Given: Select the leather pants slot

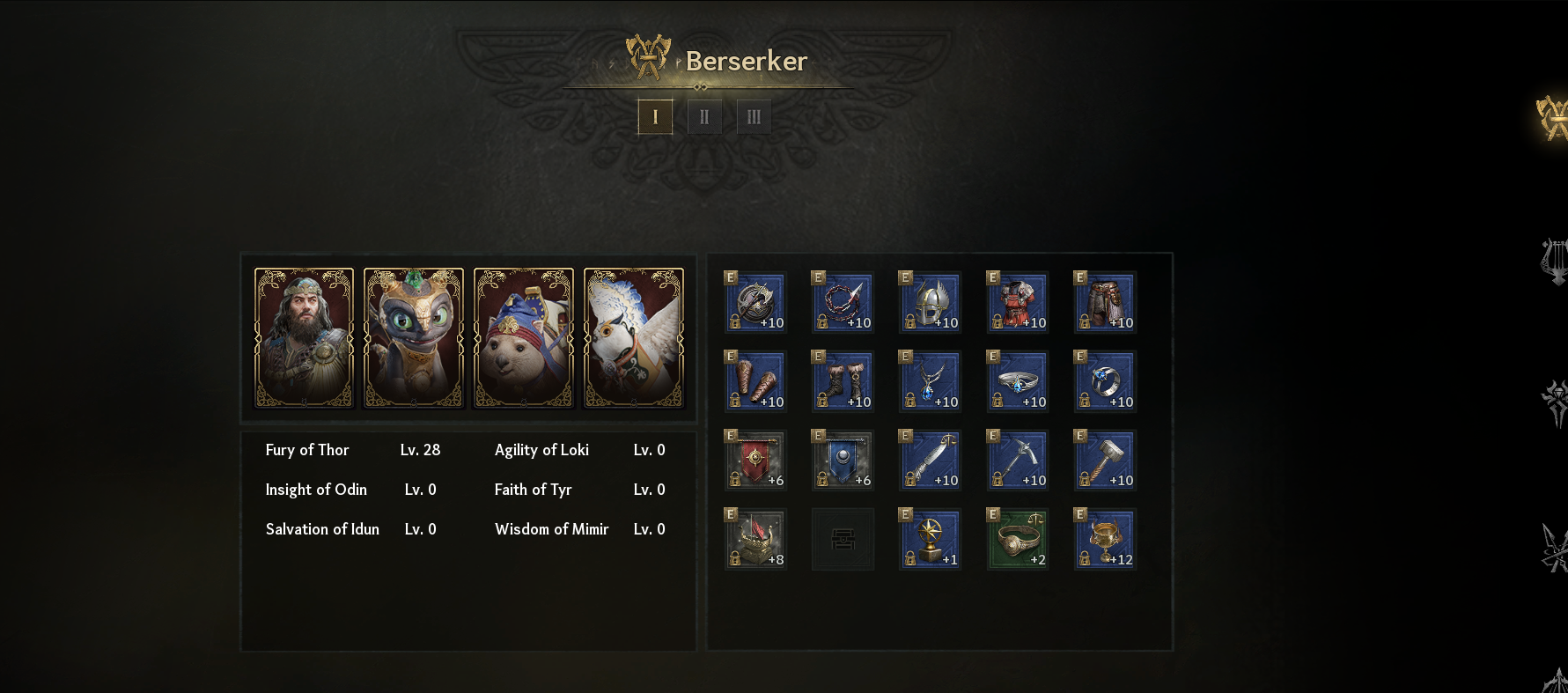Looking at the screenshot, I should 1105,302.
